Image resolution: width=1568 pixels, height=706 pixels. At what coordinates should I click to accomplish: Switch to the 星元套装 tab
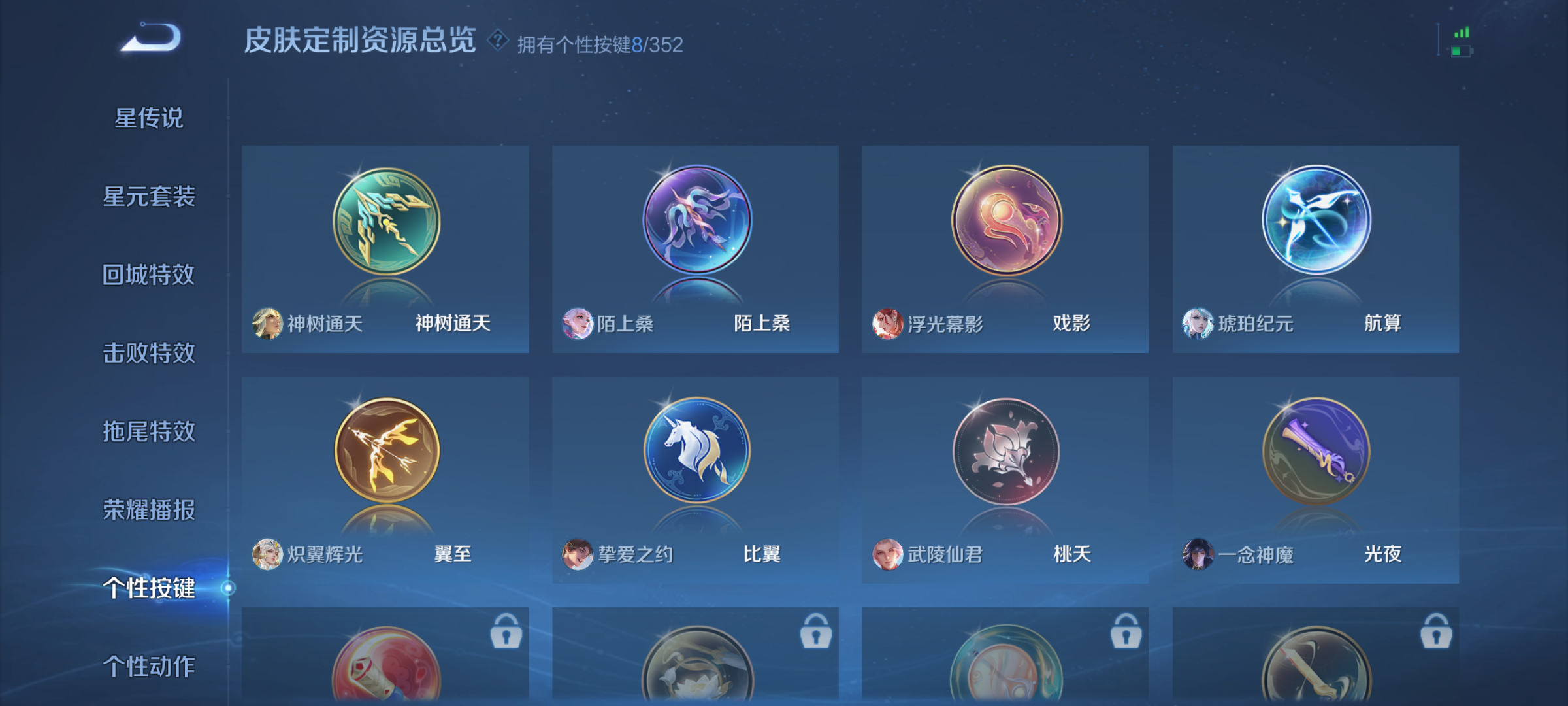click(147, 196)
